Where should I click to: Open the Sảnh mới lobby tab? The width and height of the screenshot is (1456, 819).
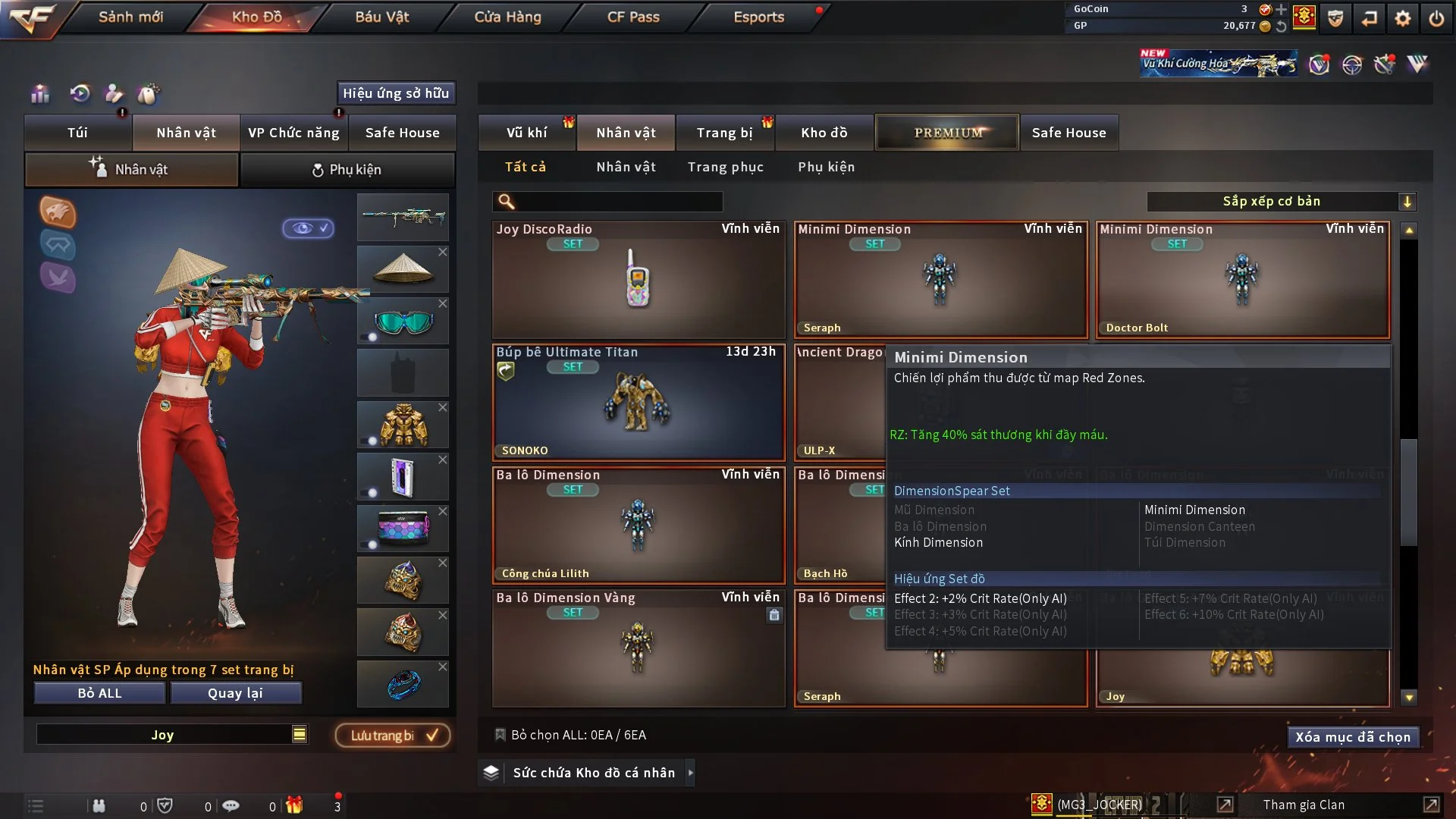(x=130, y=17)
